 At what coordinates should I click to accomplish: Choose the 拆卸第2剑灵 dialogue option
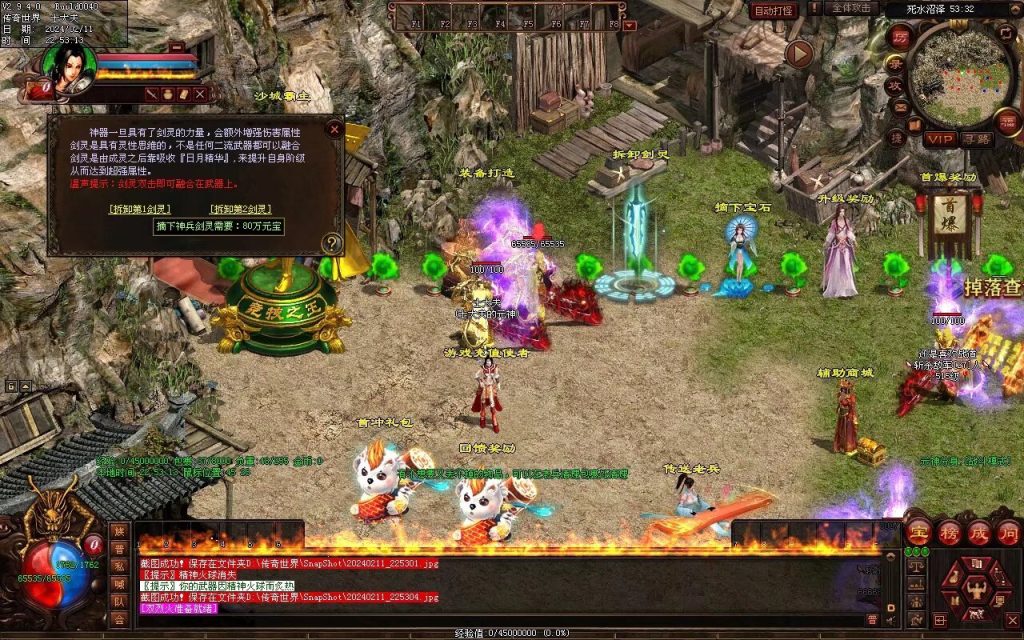(240, 209)
